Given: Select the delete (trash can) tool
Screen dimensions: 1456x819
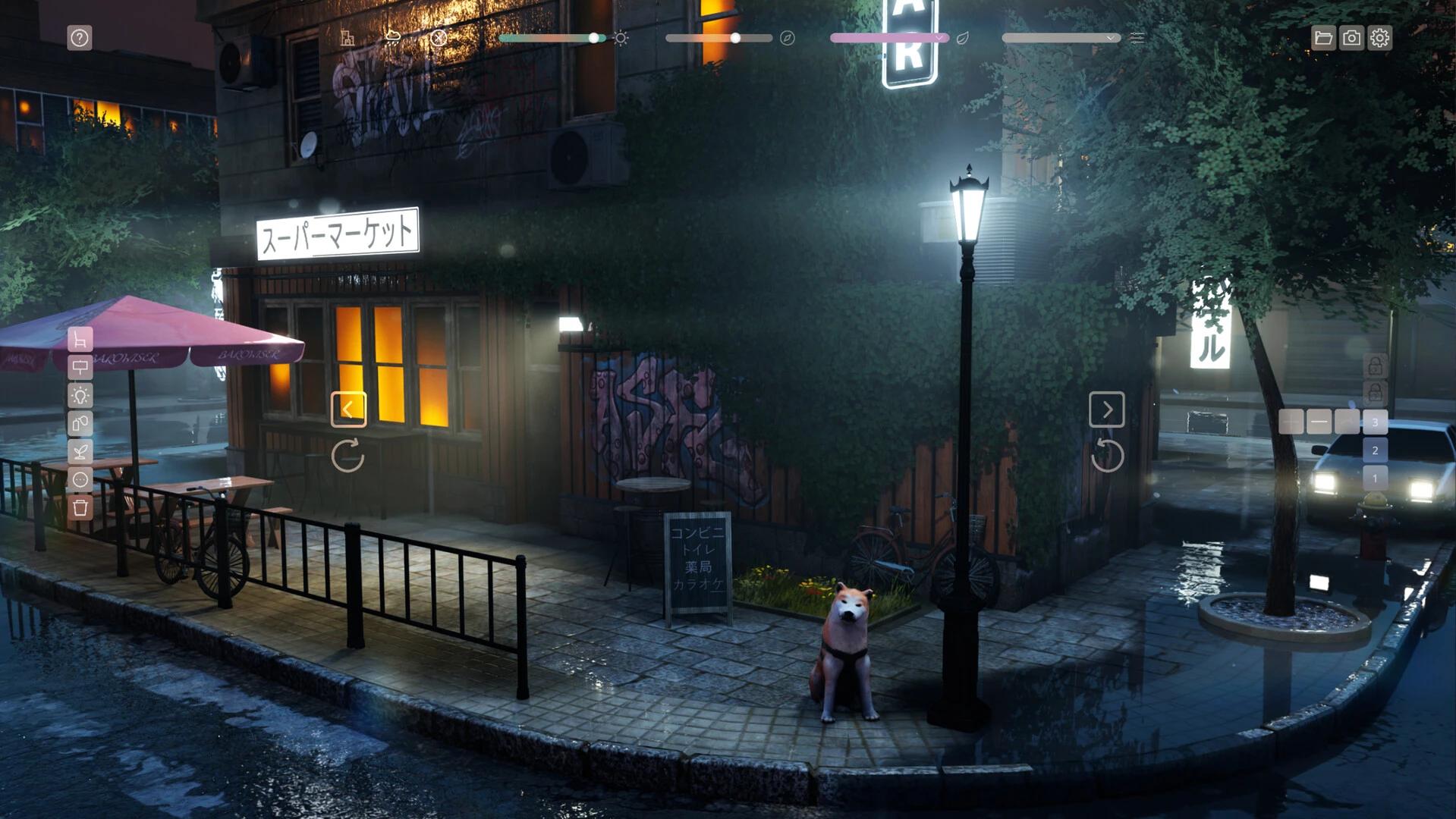Looking at the screenshot, I should tap(80, 505).
